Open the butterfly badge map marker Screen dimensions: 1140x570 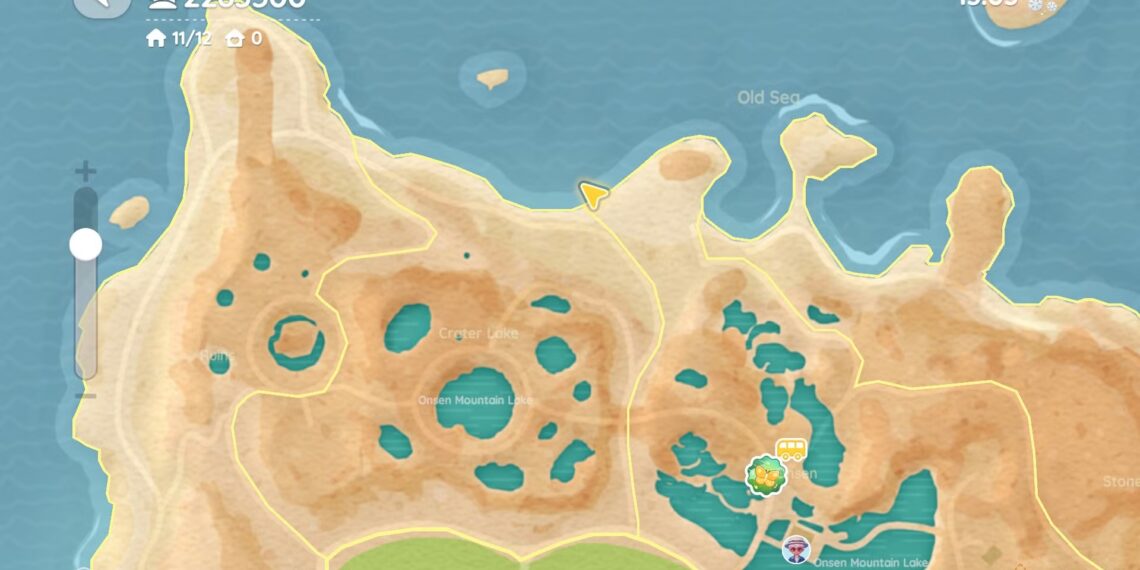[766, 475]
